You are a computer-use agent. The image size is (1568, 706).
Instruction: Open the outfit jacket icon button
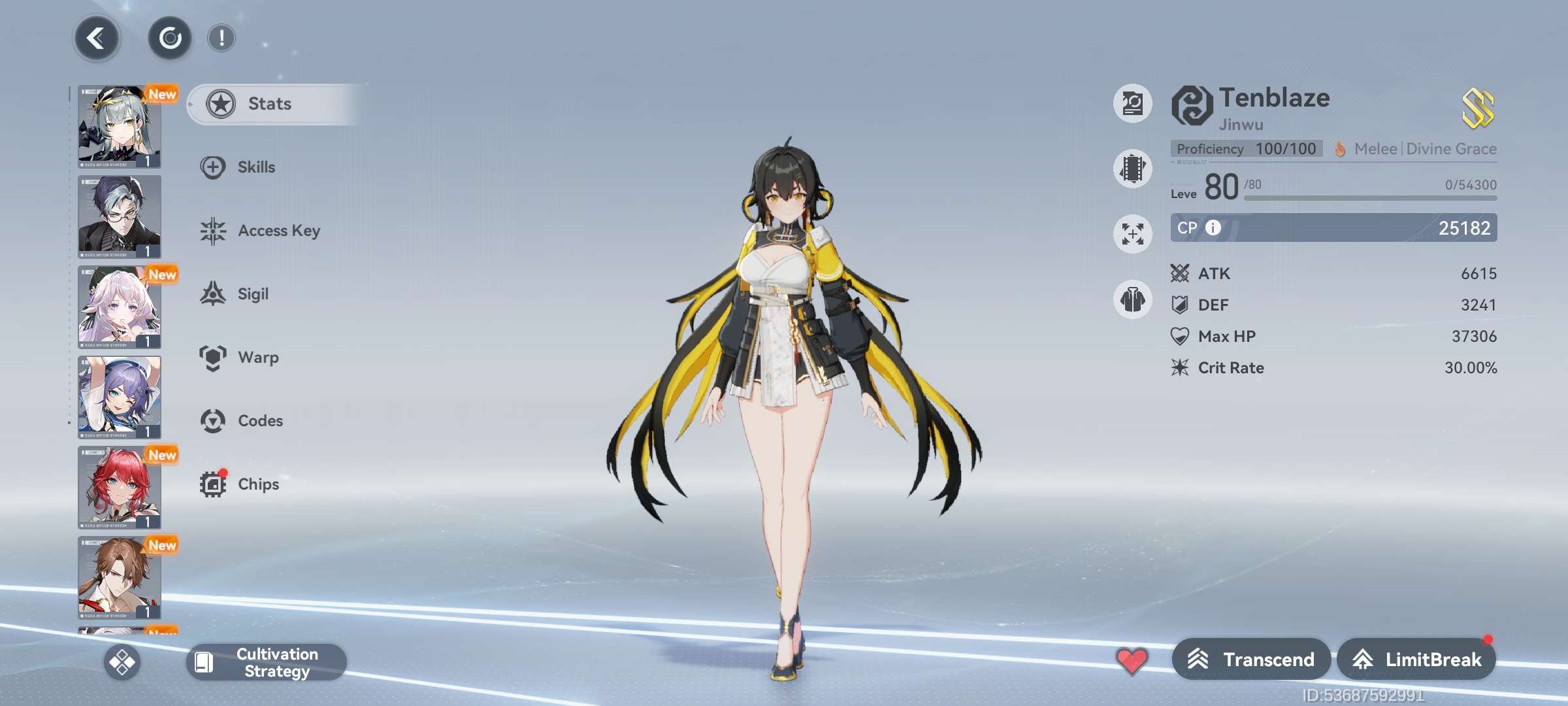(1132, 300)
